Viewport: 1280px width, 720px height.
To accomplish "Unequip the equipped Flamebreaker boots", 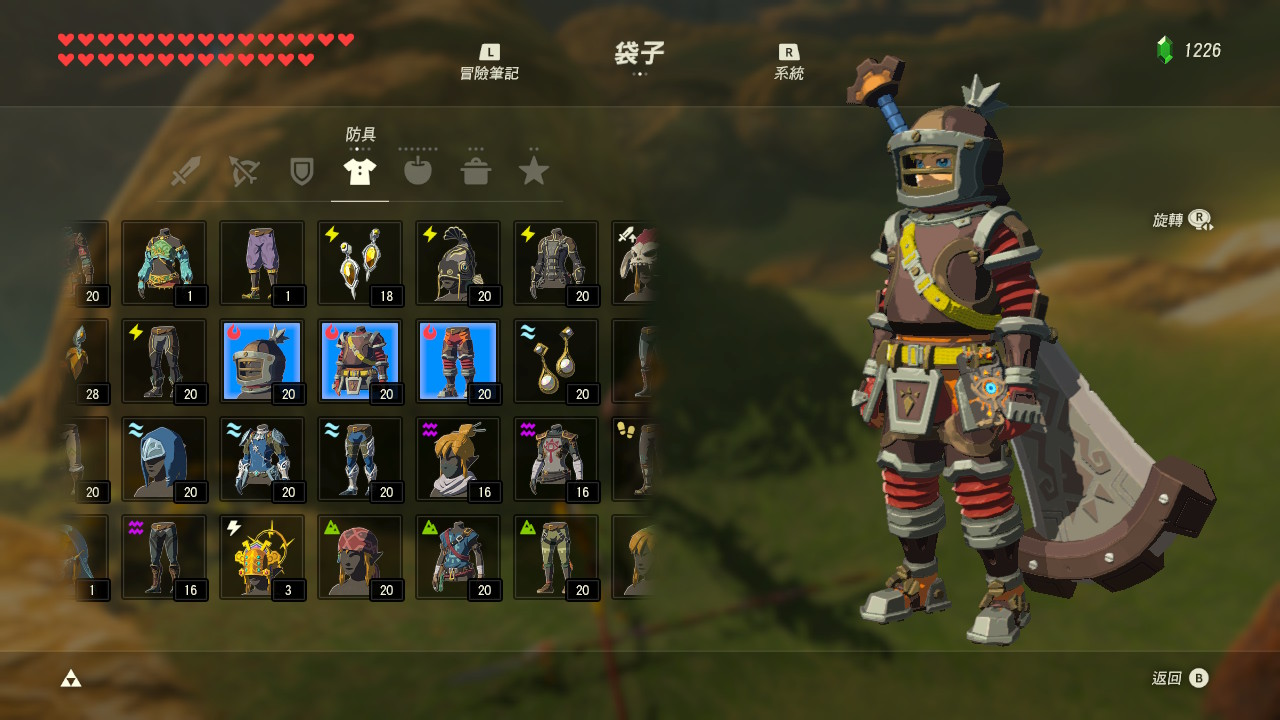I will point(457,360).
